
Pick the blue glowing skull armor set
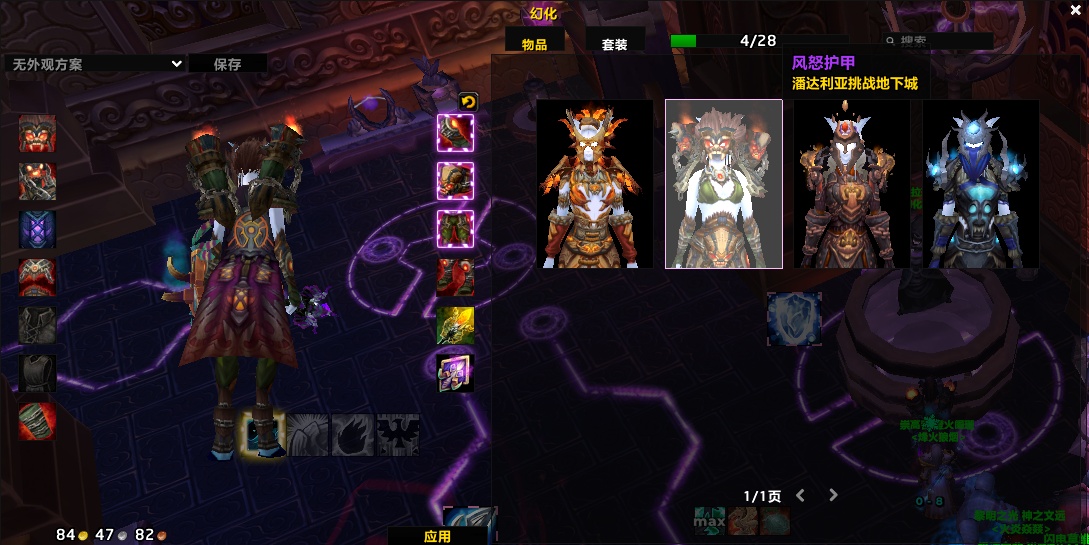click(x=980, y=184)
